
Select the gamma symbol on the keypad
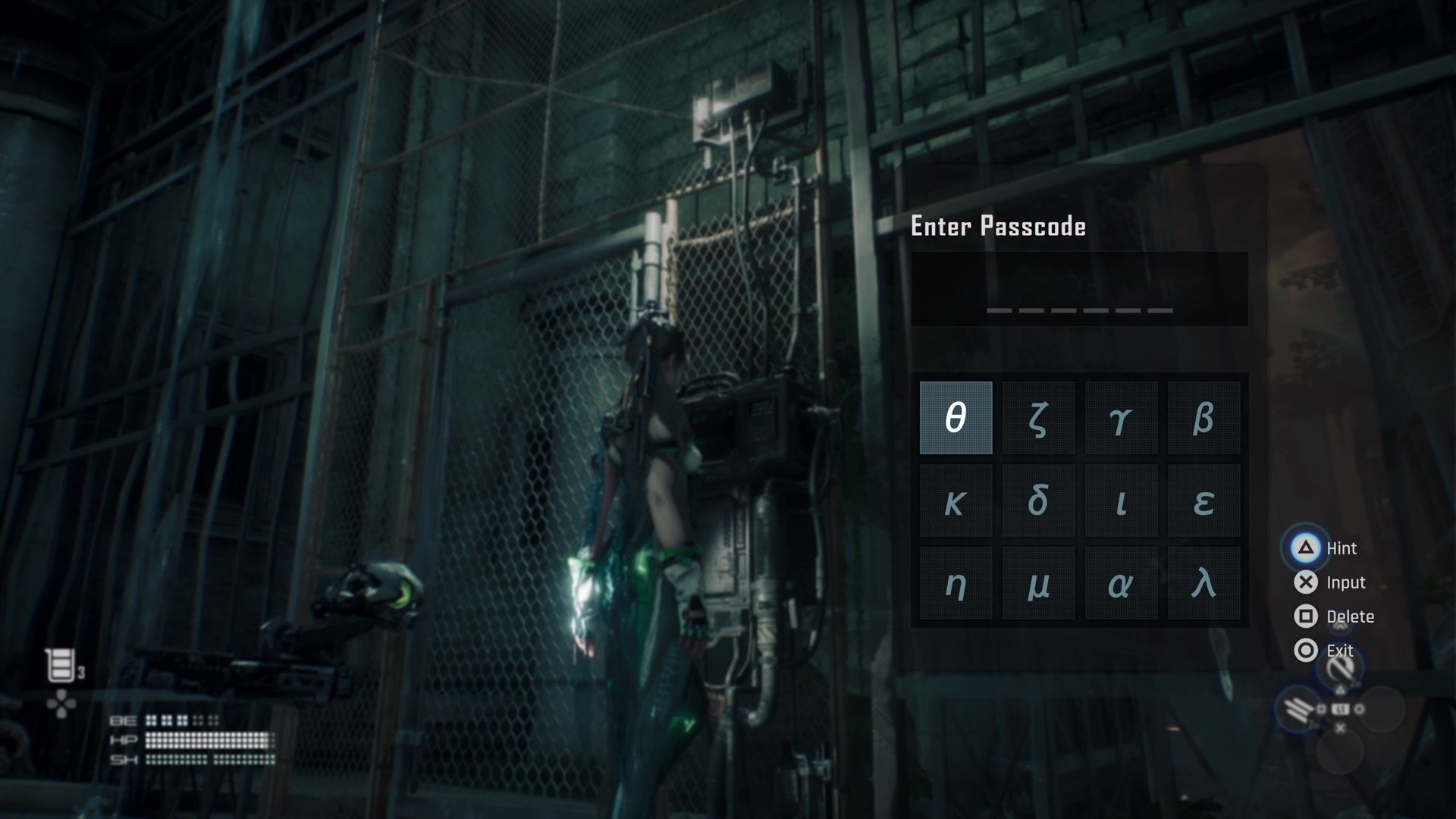[x=1121, y=418]
